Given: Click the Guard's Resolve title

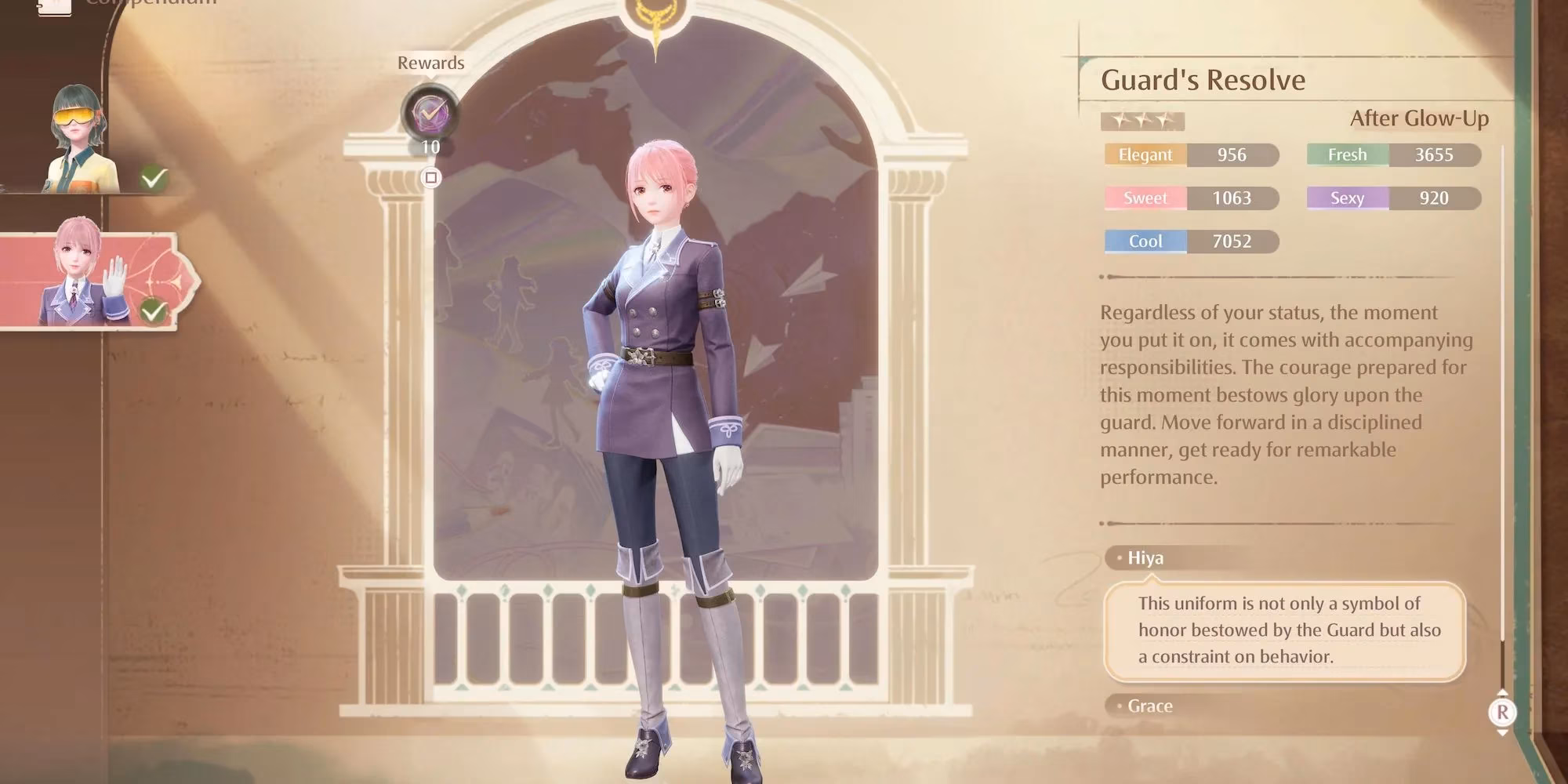Looking at the screenshot, I should pos(1204,80).
